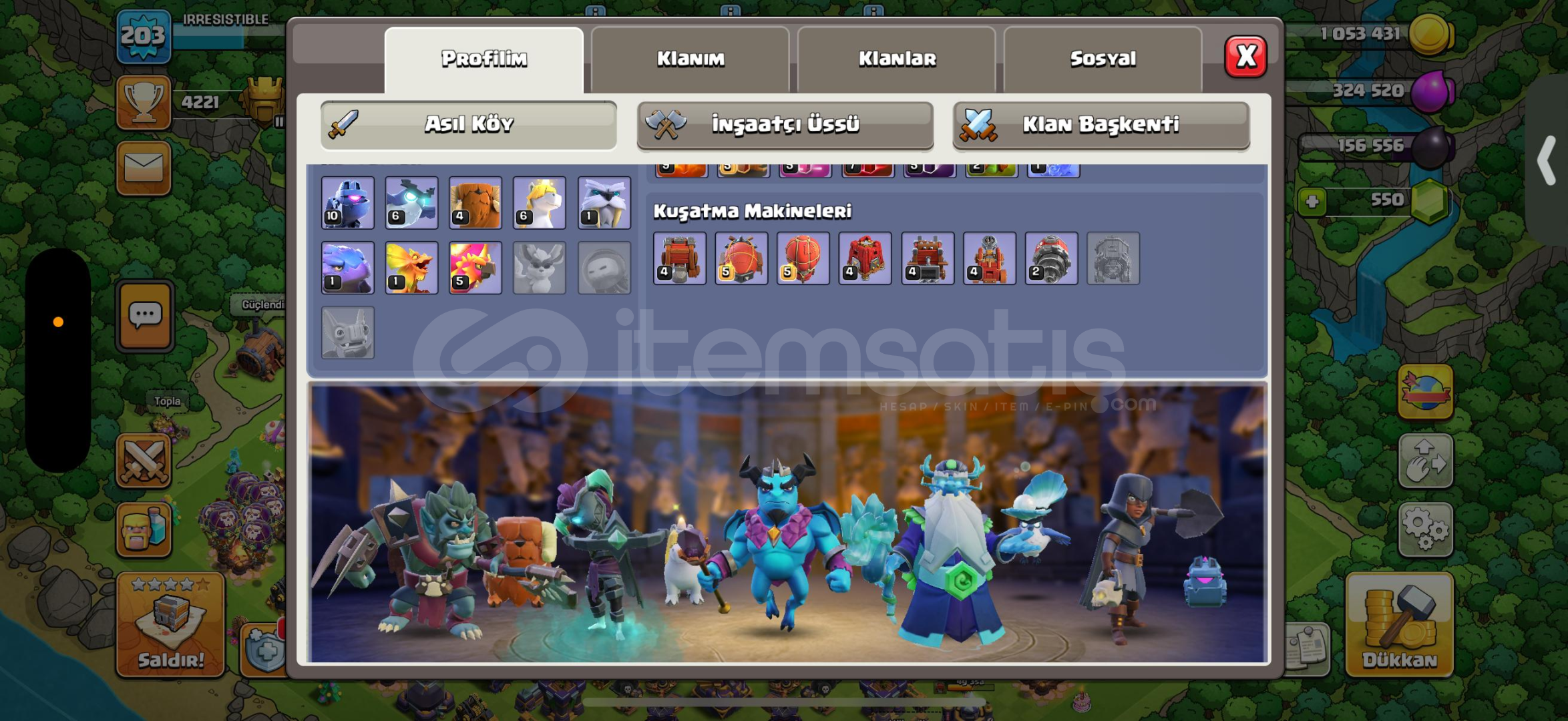Tap the crossed swords attack icon
The width and height of the screenshot is (1568, 721).
coord(144,462)
